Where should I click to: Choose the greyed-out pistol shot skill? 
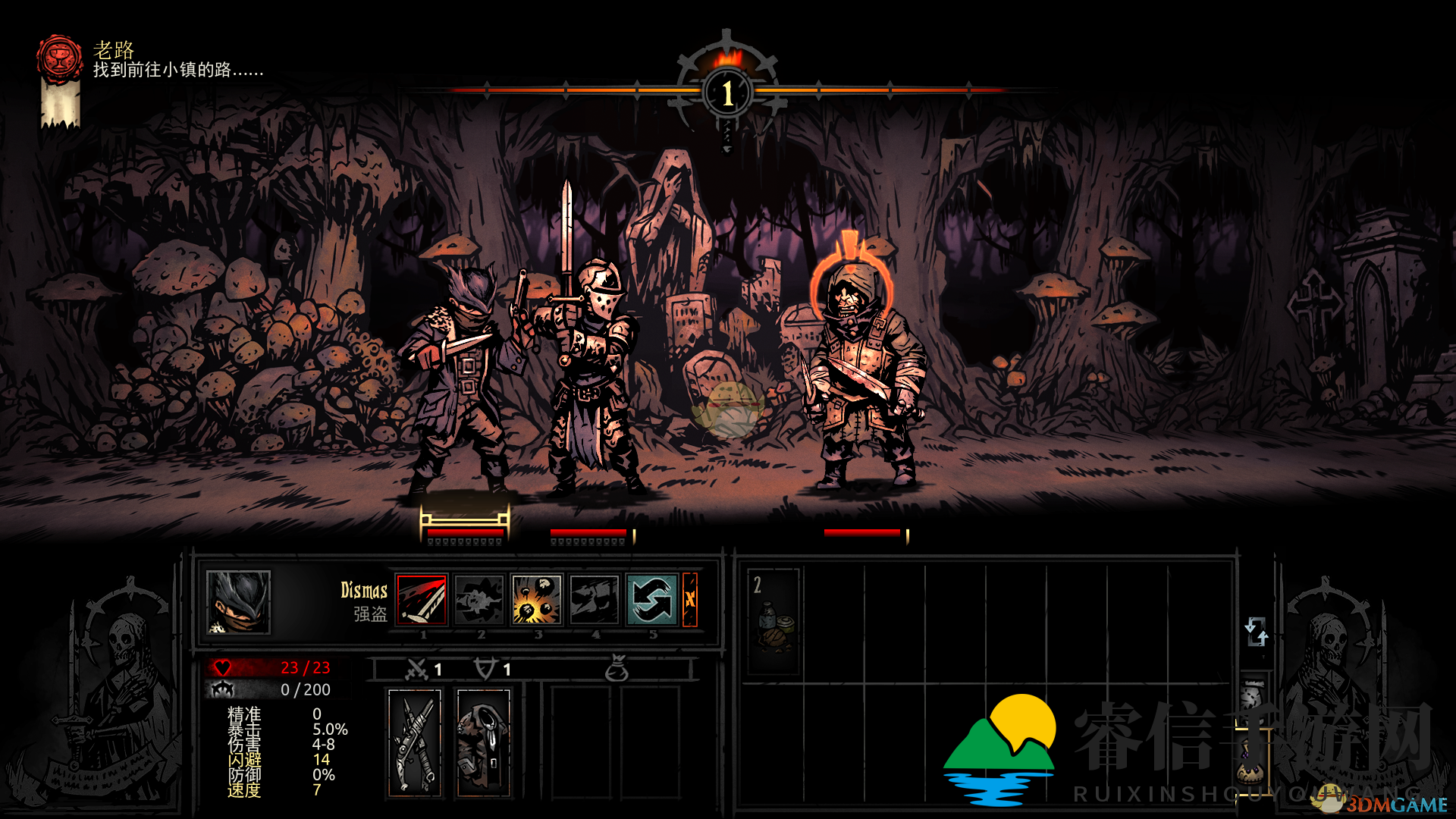[x=479, y=599]
